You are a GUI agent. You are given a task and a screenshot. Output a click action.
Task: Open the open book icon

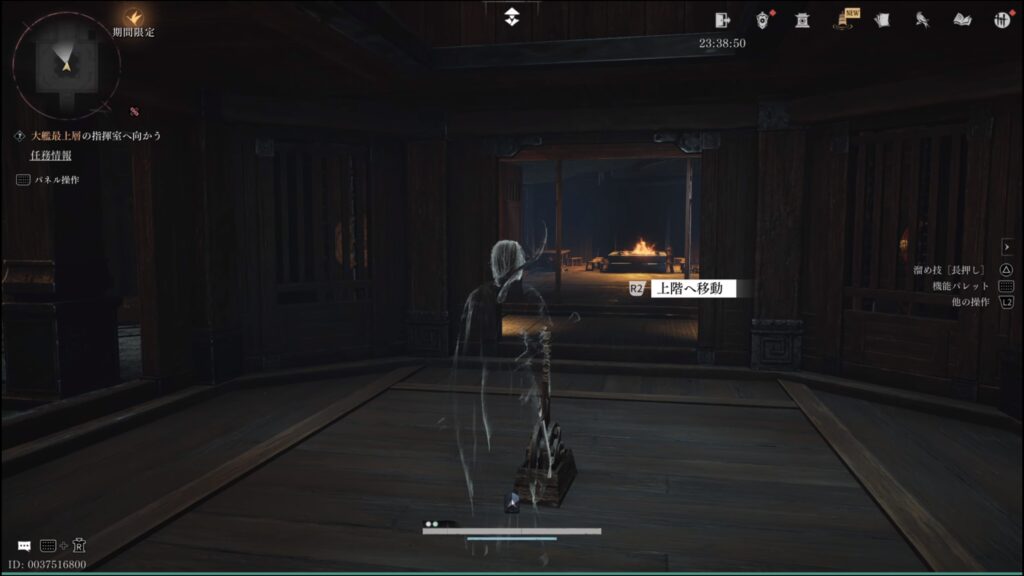962,20
